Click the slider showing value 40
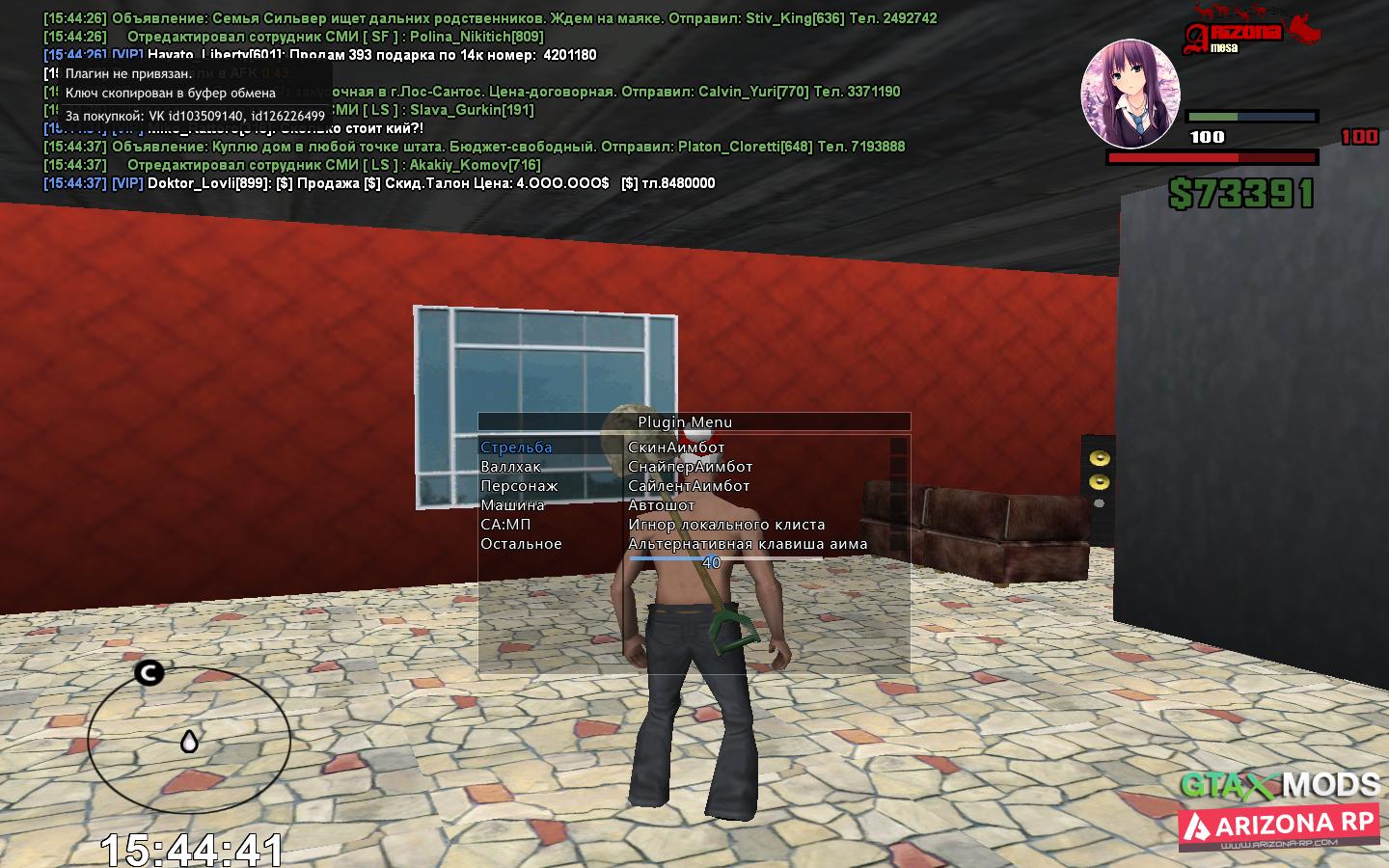This screenshot has width=1389, height=868. [711, 561]
